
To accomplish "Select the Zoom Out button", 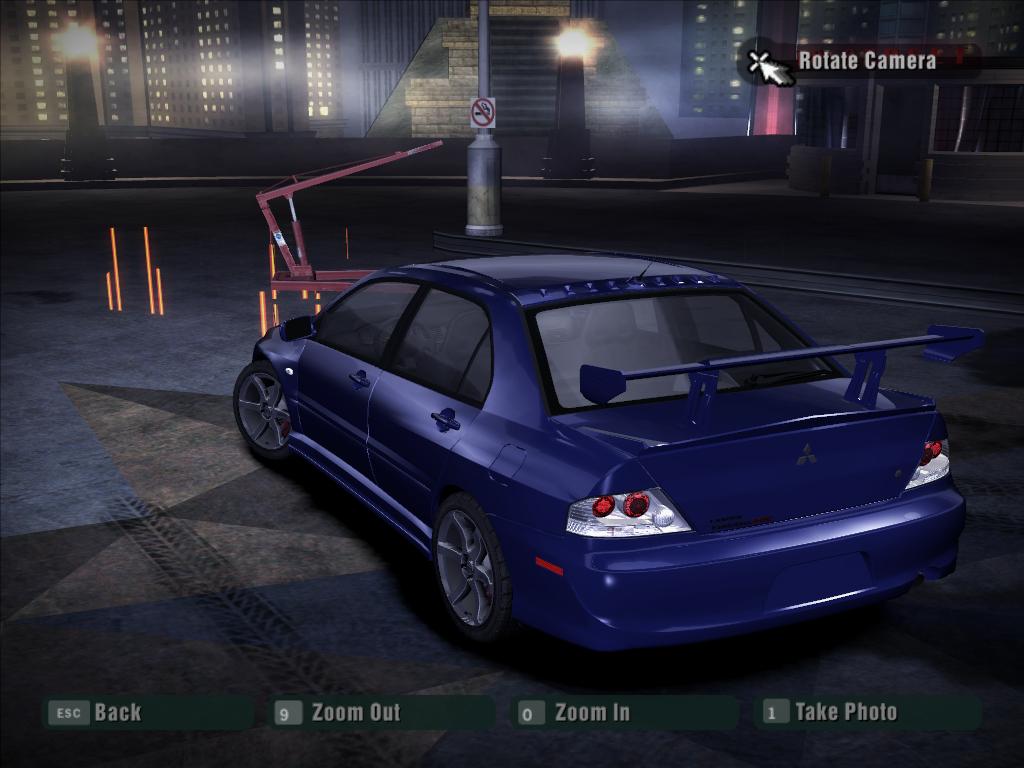I will click(355, 713).
